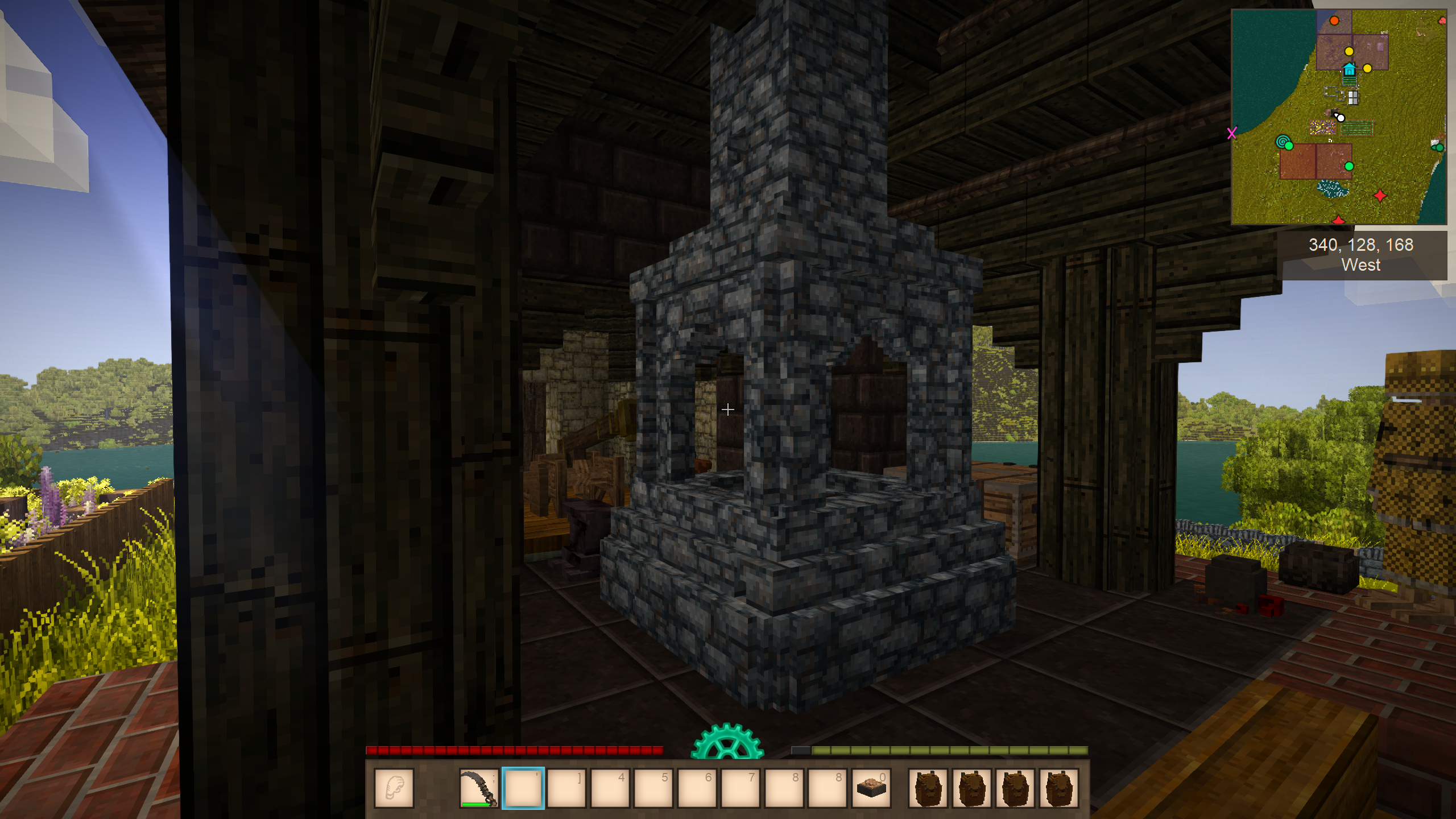Choose the empty hotbar slot numbered 4
Viewport: 1456px width, 819px height.
click(610, 788)
